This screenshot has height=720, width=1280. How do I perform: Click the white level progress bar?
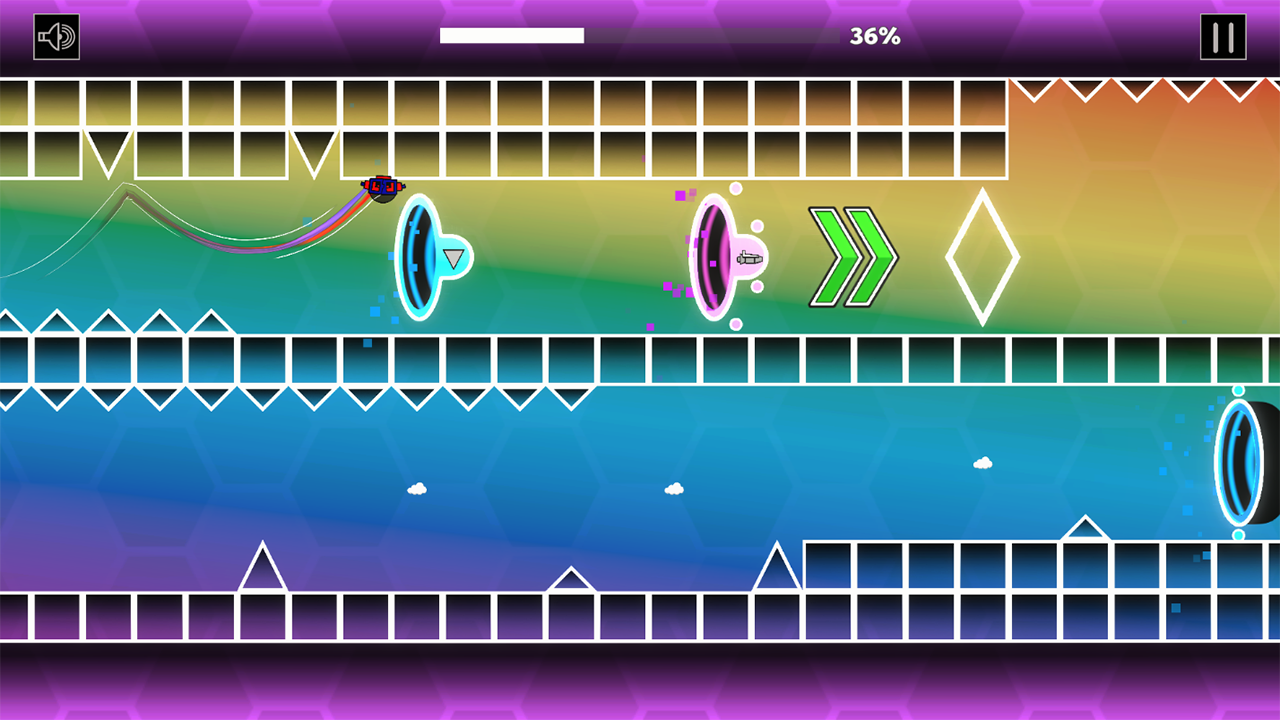[512, 36]
